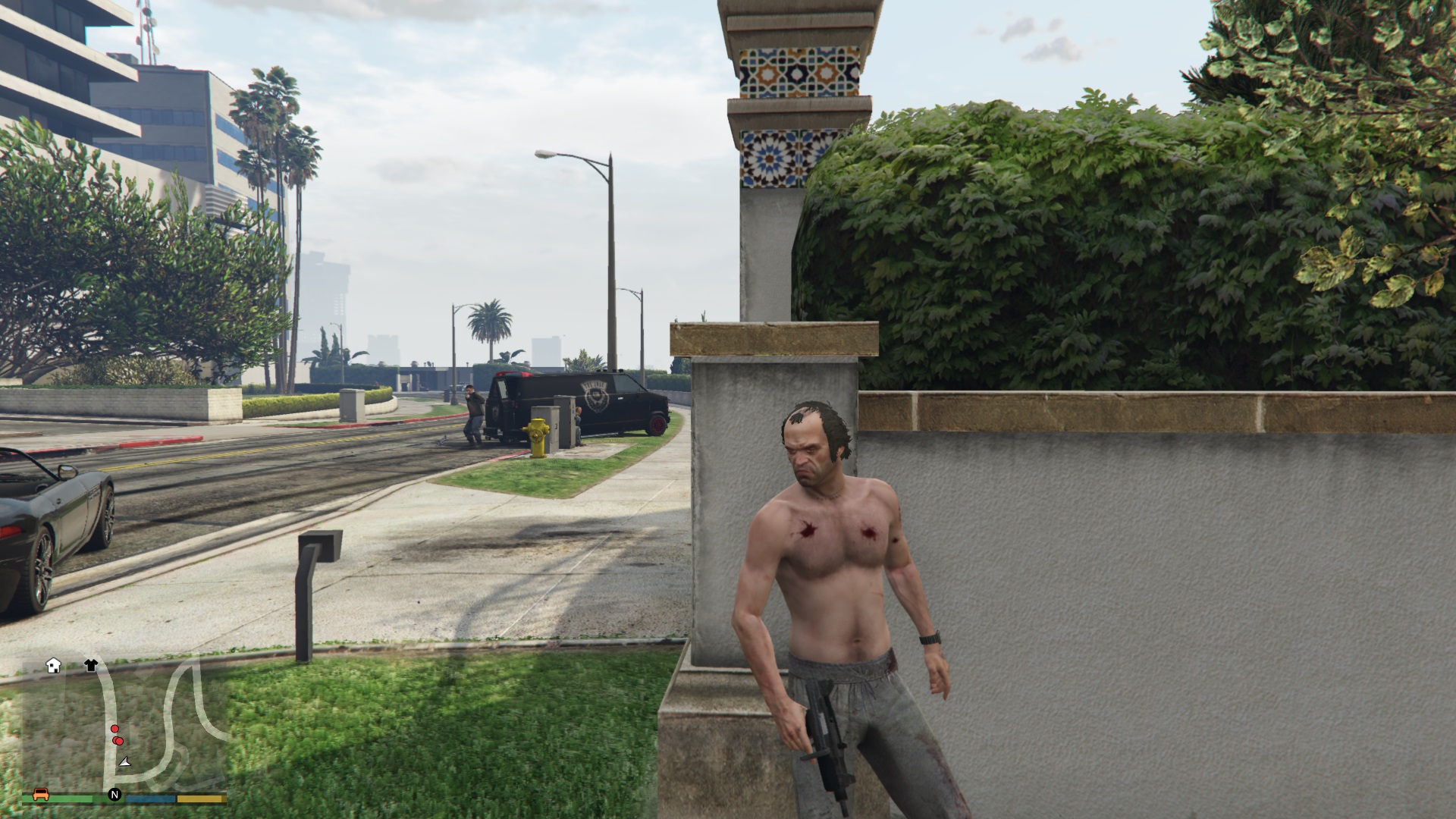Image resolution: width=1456 pixels, height=819 pixels.
Task: Click the green health bar under the minimap
Action: coord(72,797)
